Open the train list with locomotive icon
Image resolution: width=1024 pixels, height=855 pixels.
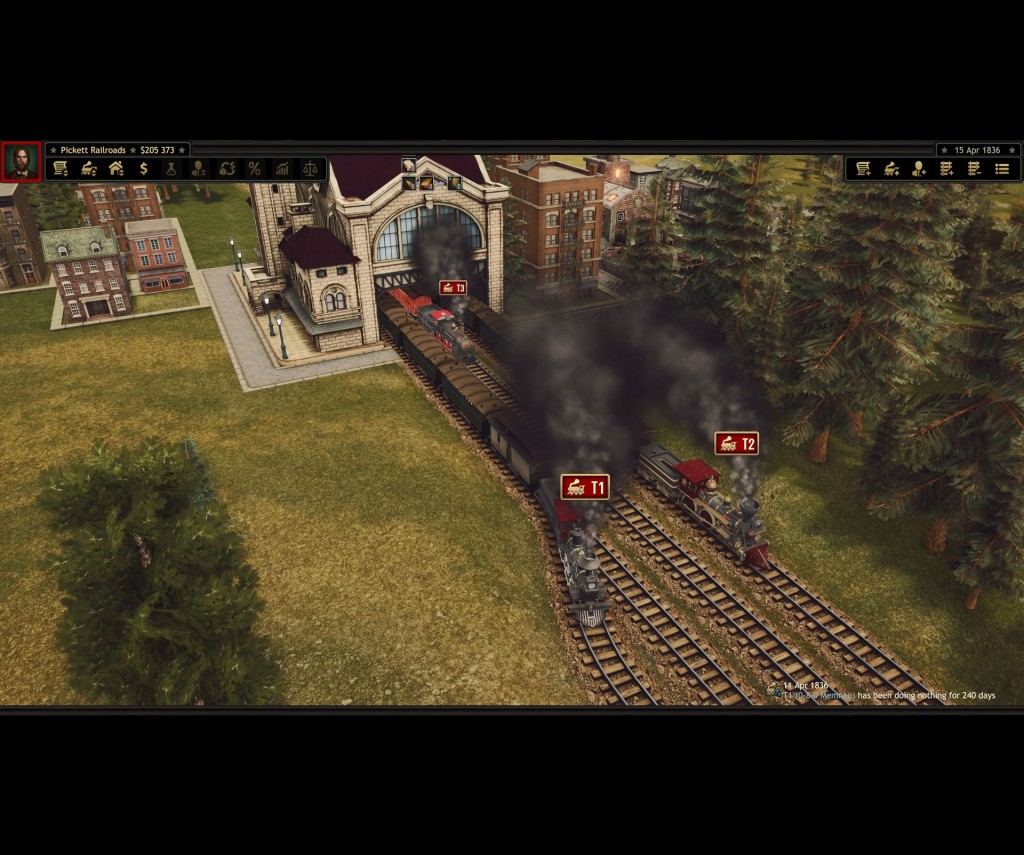point(89,169)
